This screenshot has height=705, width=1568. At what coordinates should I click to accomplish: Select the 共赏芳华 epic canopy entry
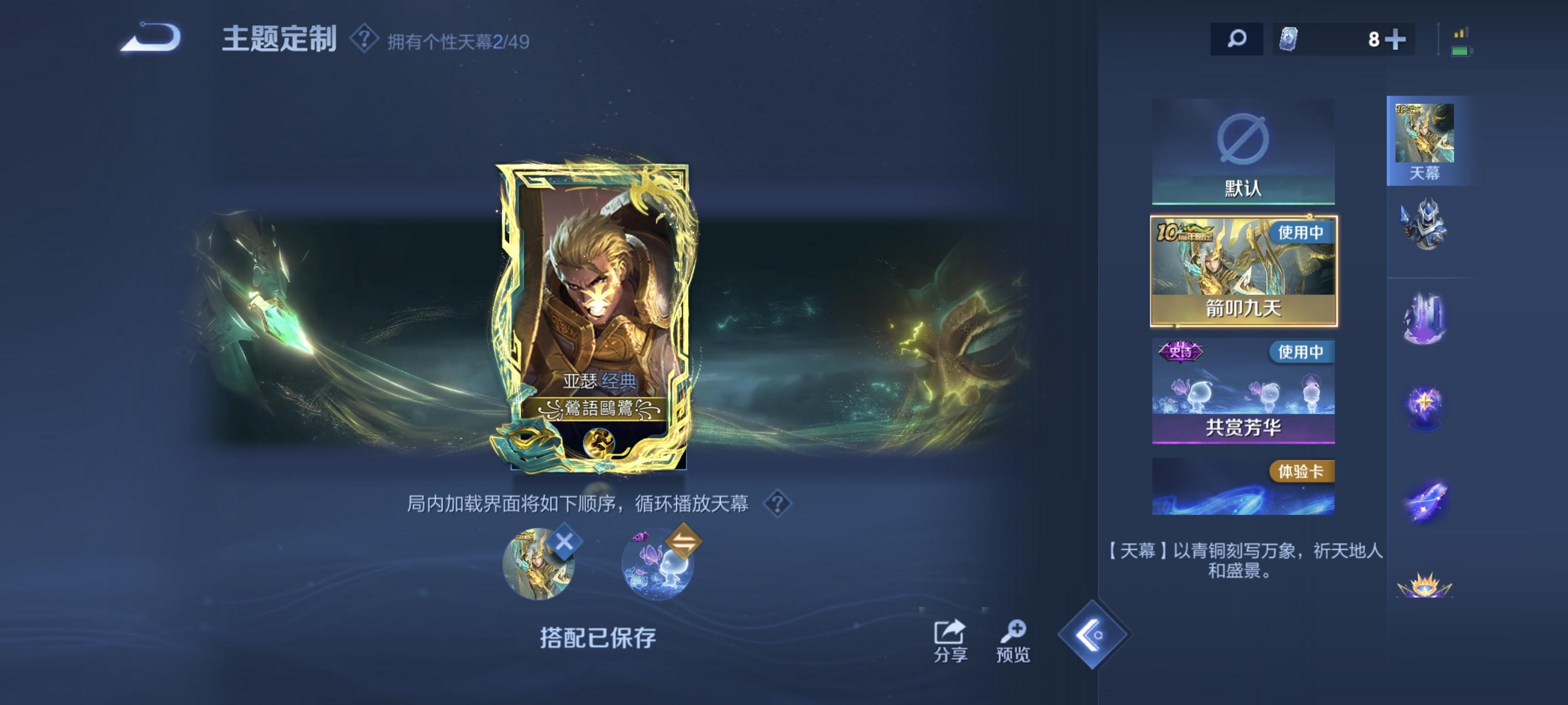1244,392
